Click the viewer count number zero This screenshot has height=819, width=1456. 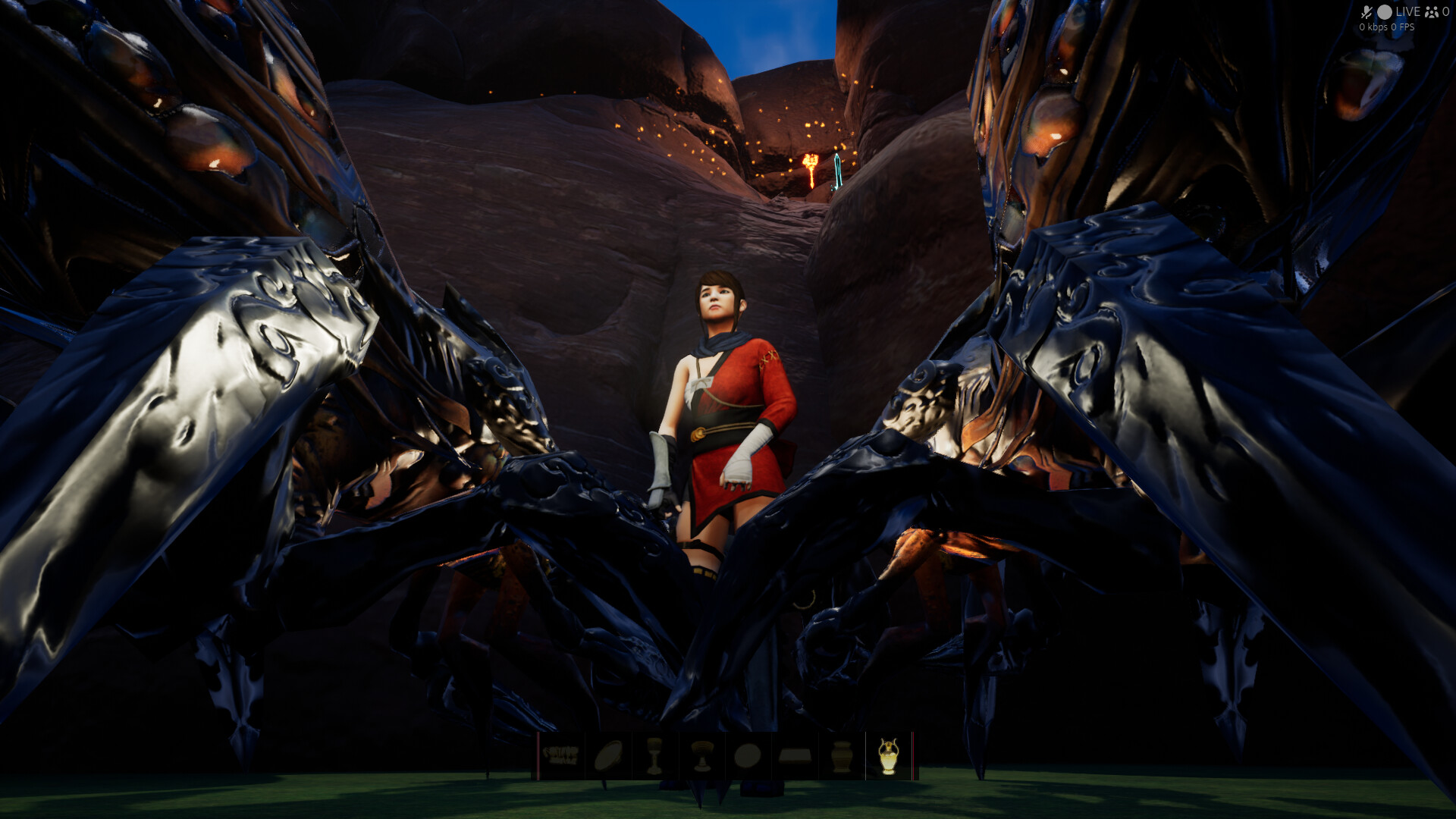coord(1447,12)
